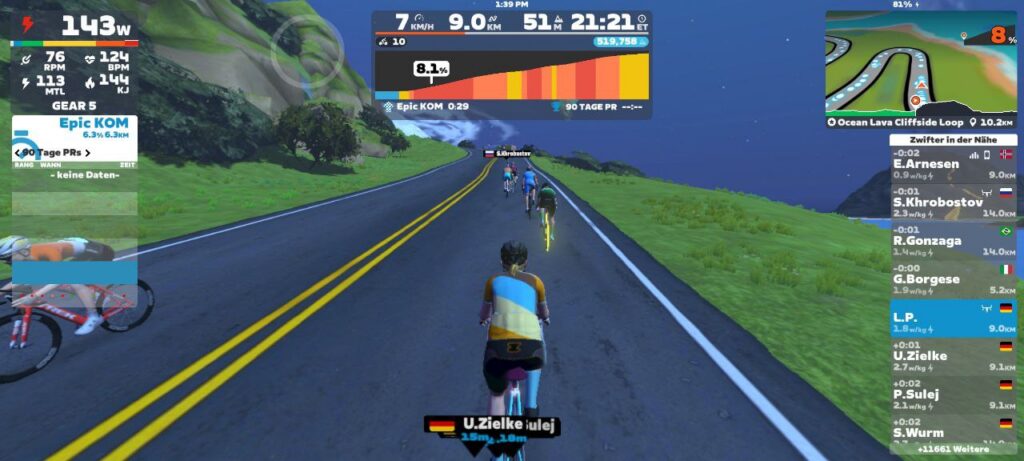Select P.Sulej's row in the list

coord(952,395)
